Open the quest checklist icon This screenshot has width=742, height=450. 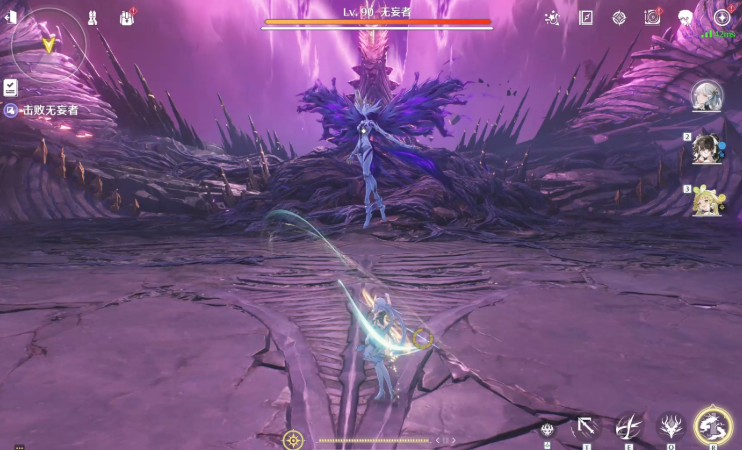tap(11, 87)
